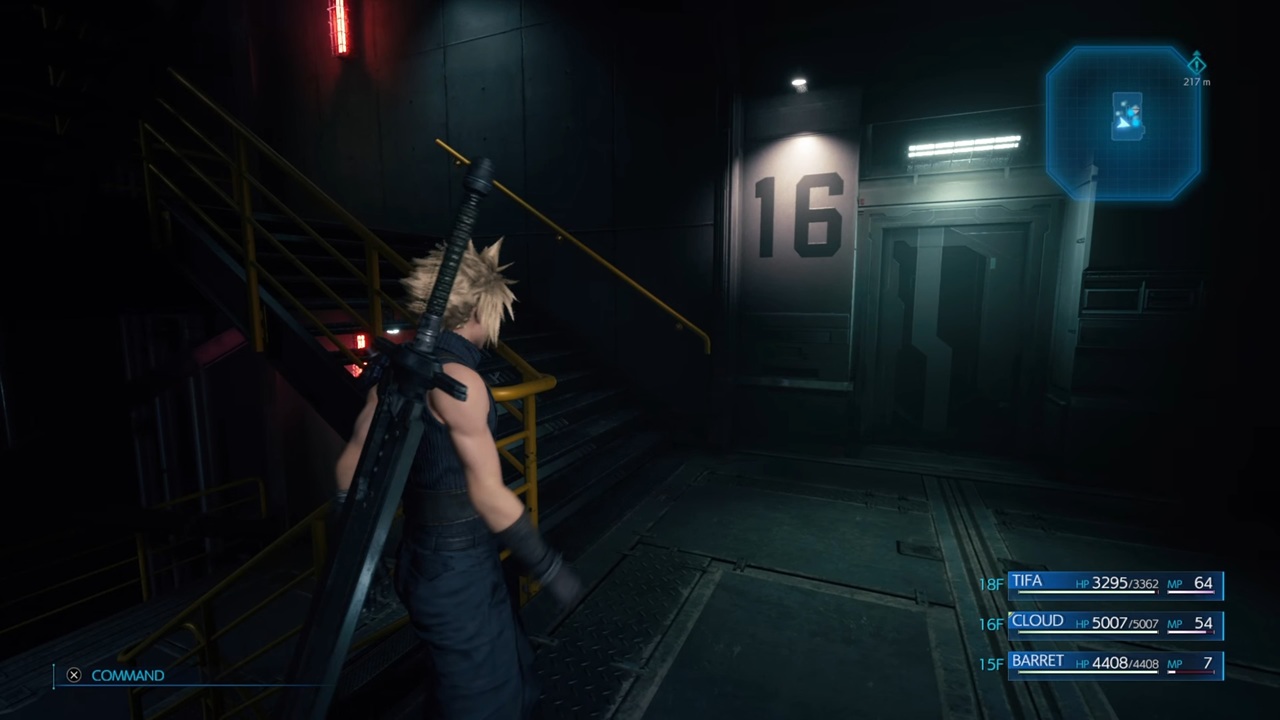
Task: Open the Command menu label
Action: click(x=127, y=676)
